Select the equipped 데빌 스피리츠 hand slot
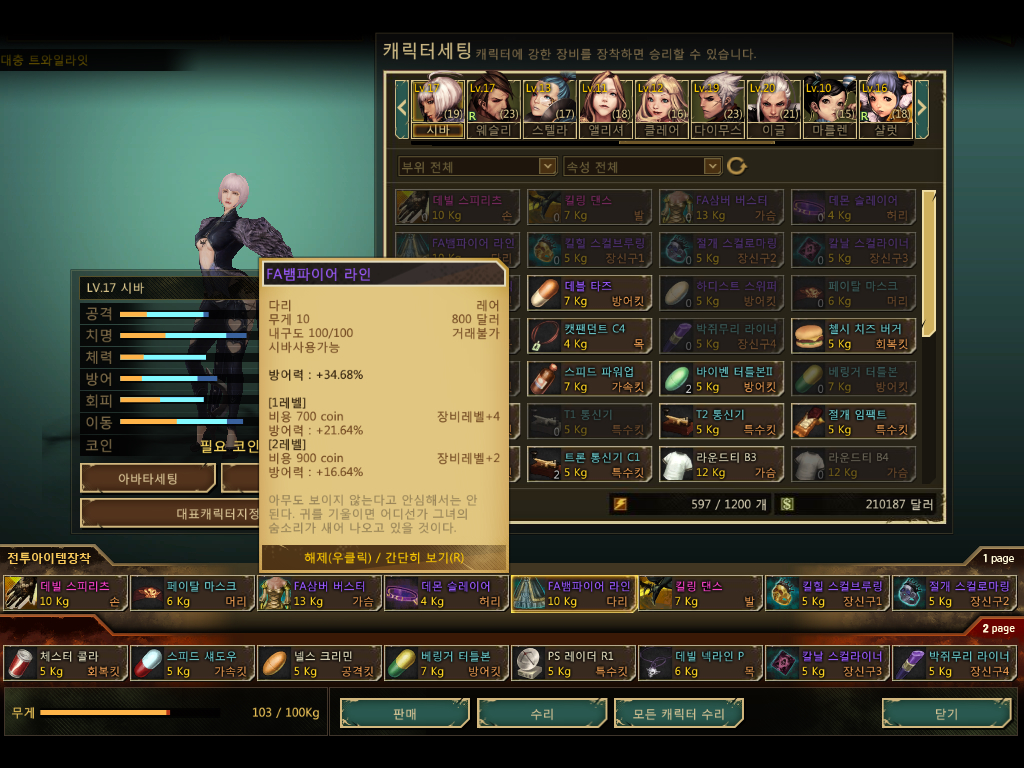Screen dimensions: 1024x768 65,593
